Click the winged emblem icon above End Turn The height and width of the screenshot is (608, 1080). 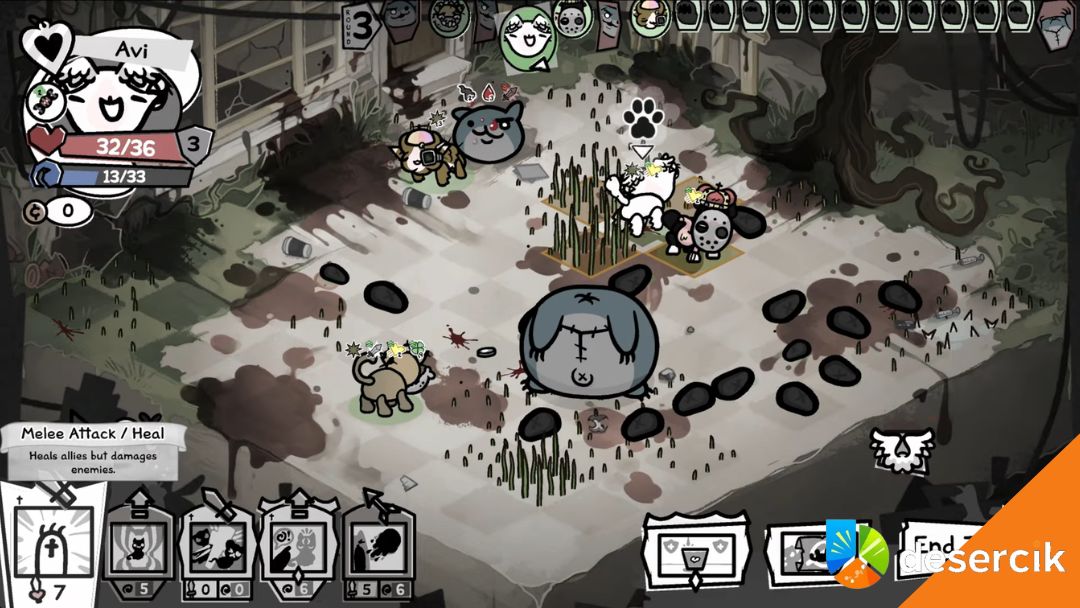click(x=900, y=450)
